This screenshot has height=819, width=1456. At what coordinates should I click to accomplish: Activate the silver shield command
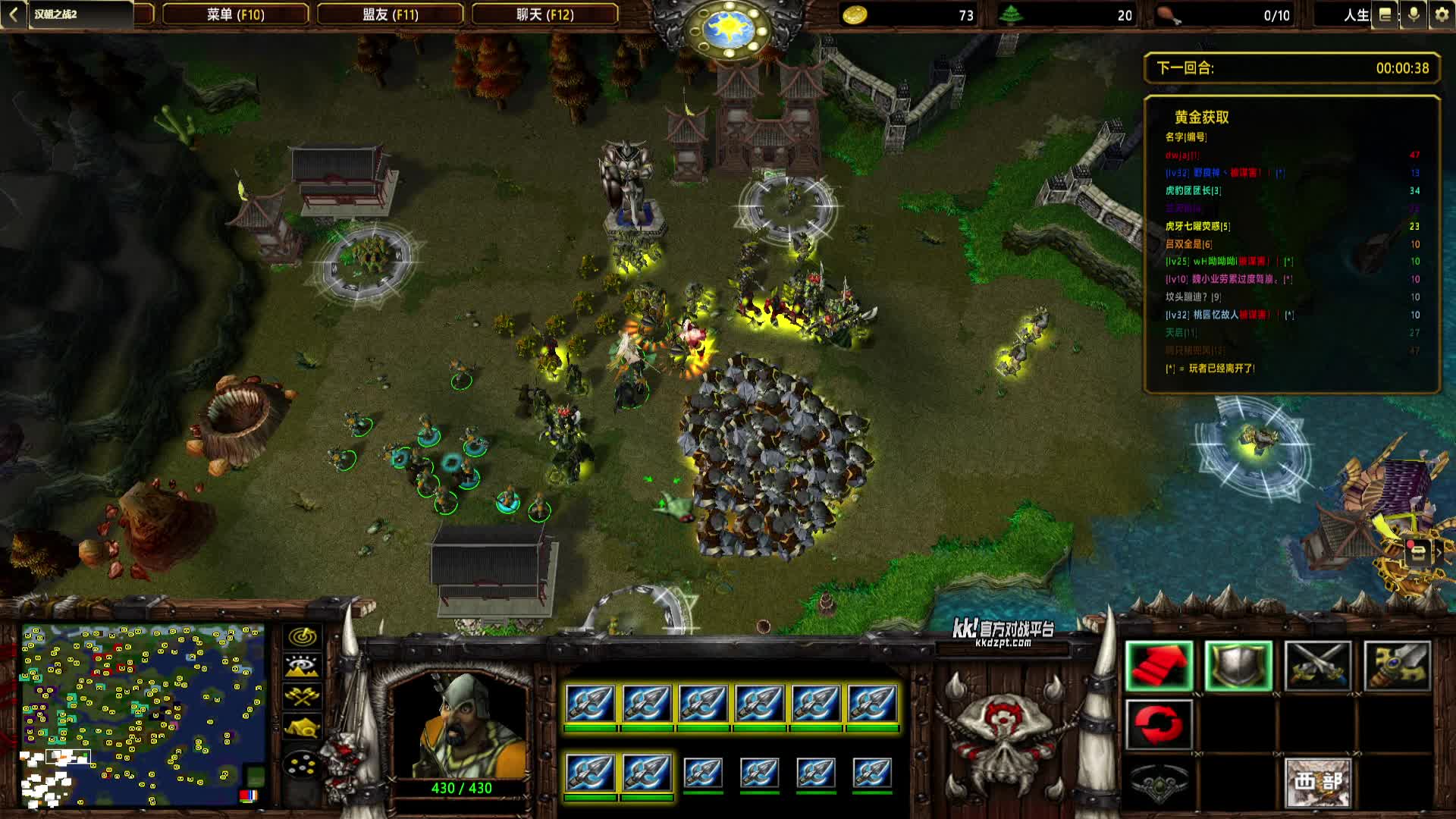1238,666
